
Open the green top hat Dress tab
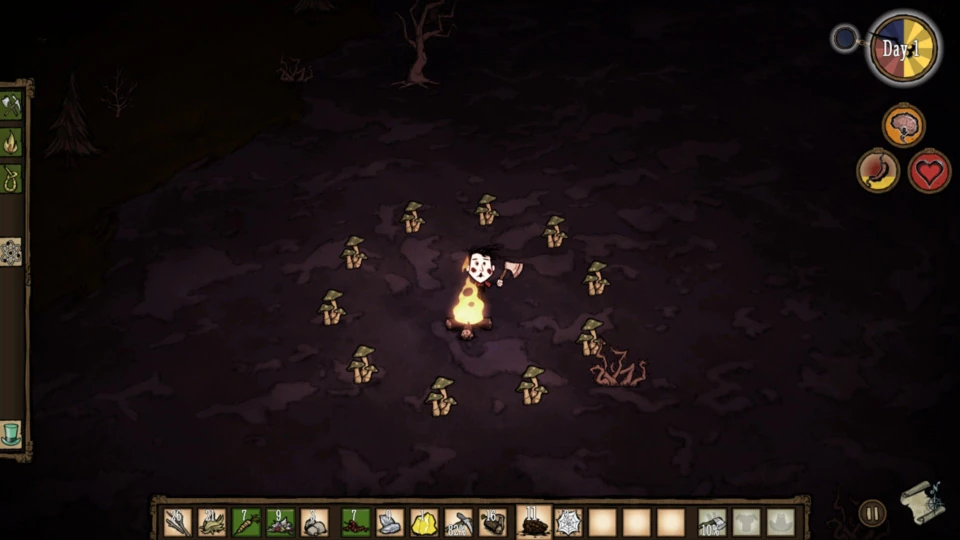pyautogui.click(x=11, y=433)
